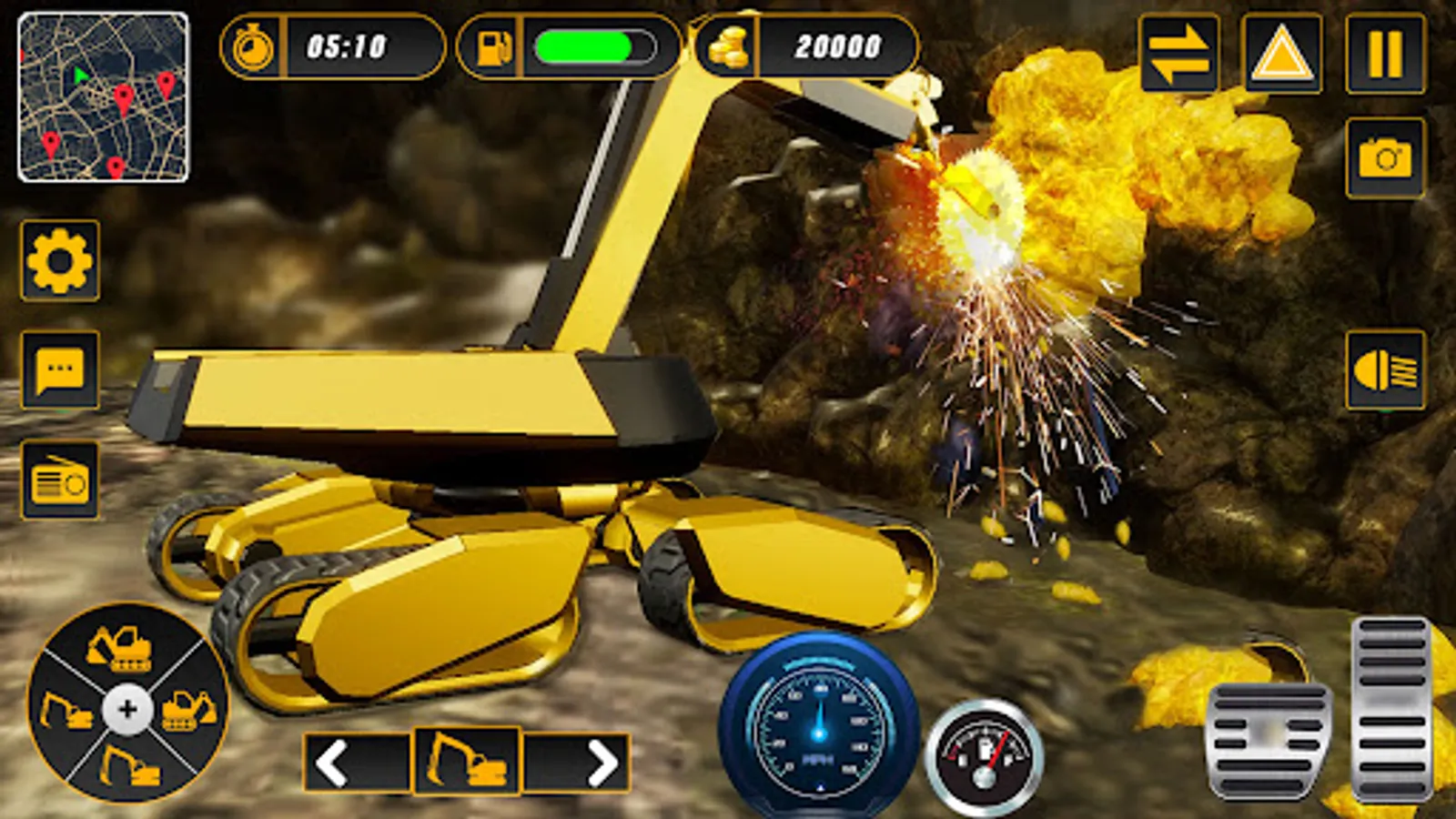Toggle the headlights button
This screenshot has width=1456, height=819.
pyautogui.click(x=1385, y=370)
